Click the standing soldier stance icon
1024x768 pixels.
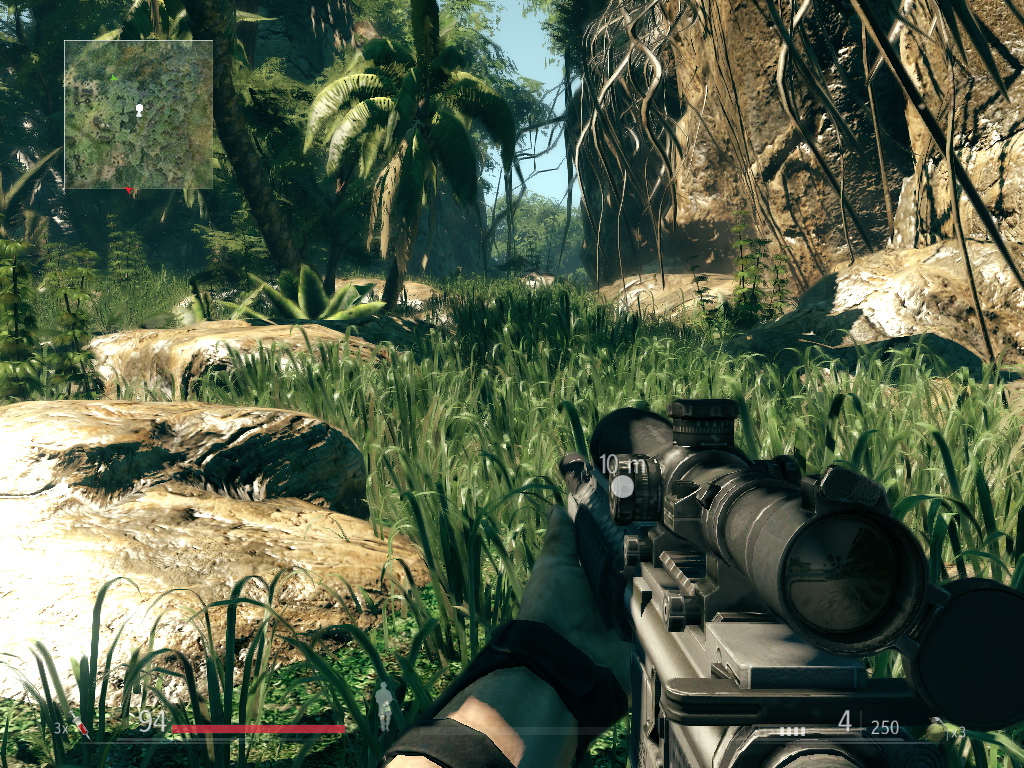(x=383, y=706)
